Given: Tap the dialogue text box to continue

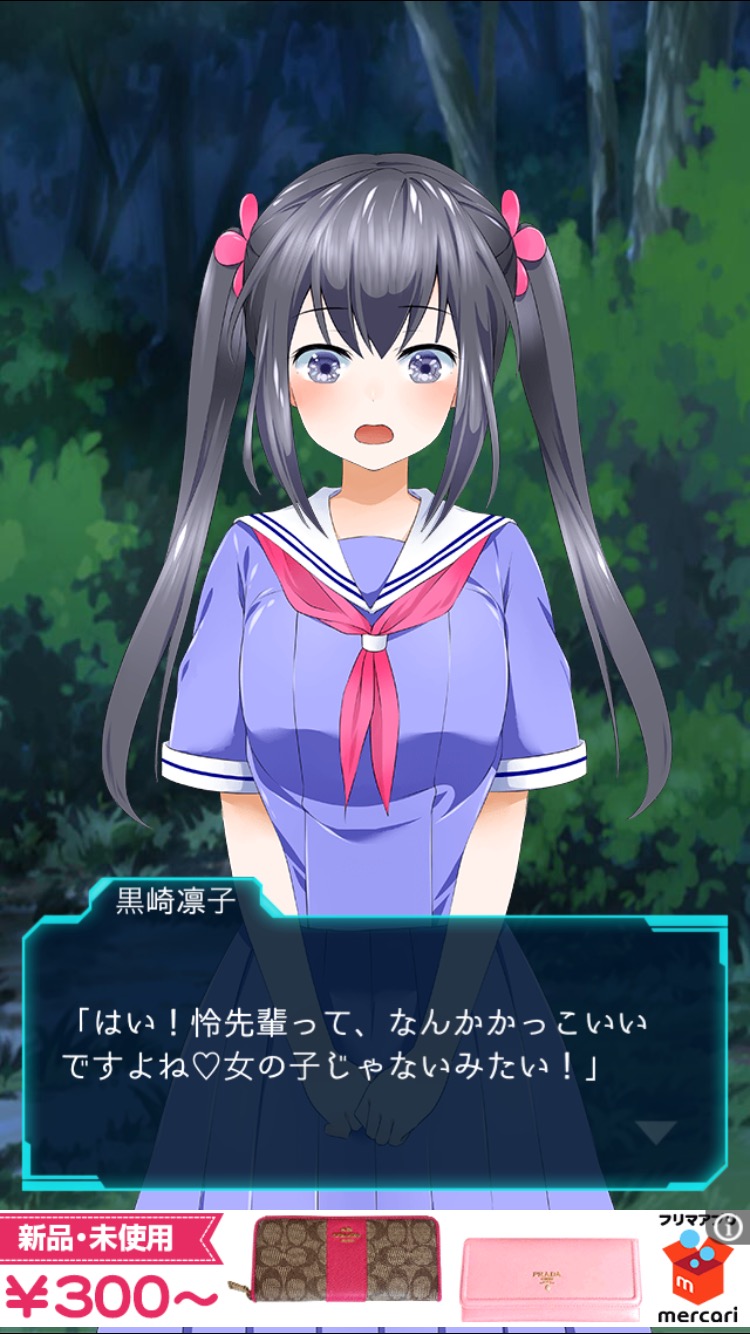Looking at the screenshot, I should [x=374, y=1050].
